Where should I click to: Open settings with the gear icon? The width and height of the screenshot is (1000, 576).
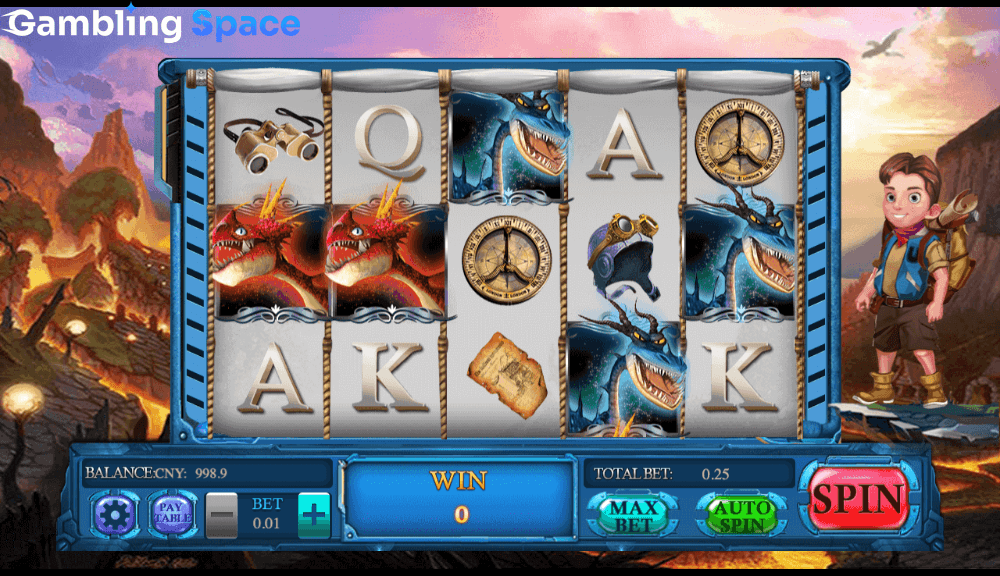pos(114,515)
